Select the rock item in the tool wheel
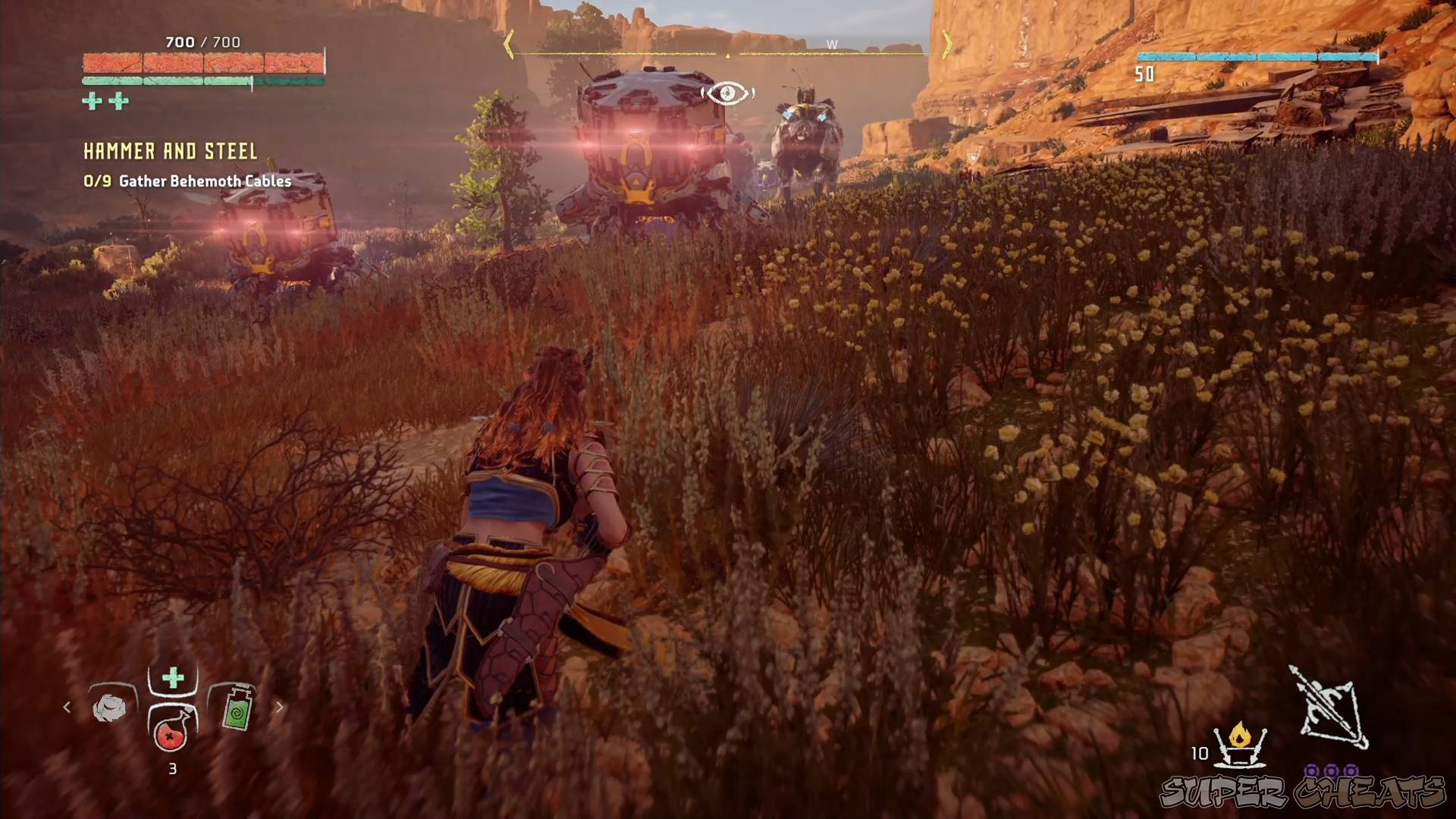The height and width of the screenshot is (819, 1456). (x=111, y=706)
